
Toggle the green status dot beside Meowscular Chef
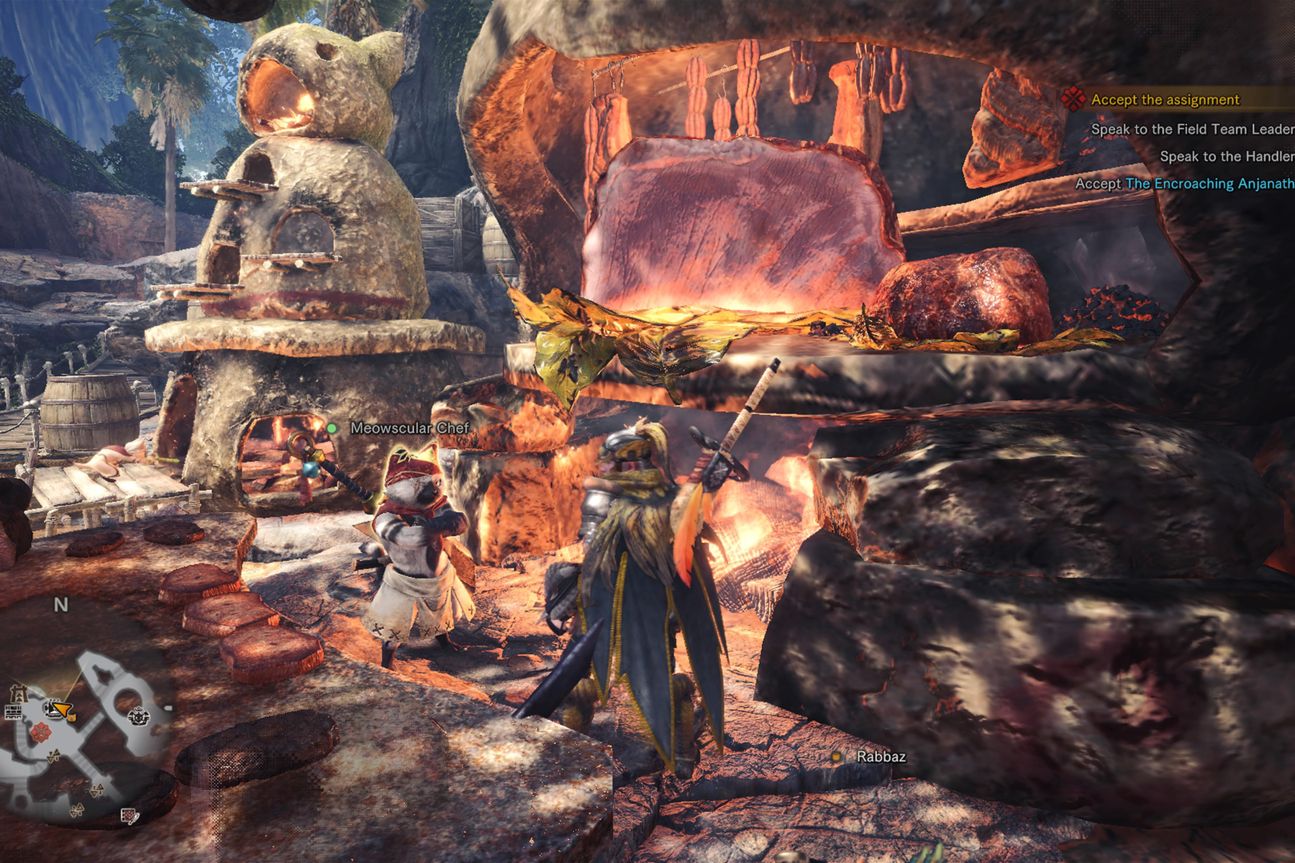[x=333, y=427]
